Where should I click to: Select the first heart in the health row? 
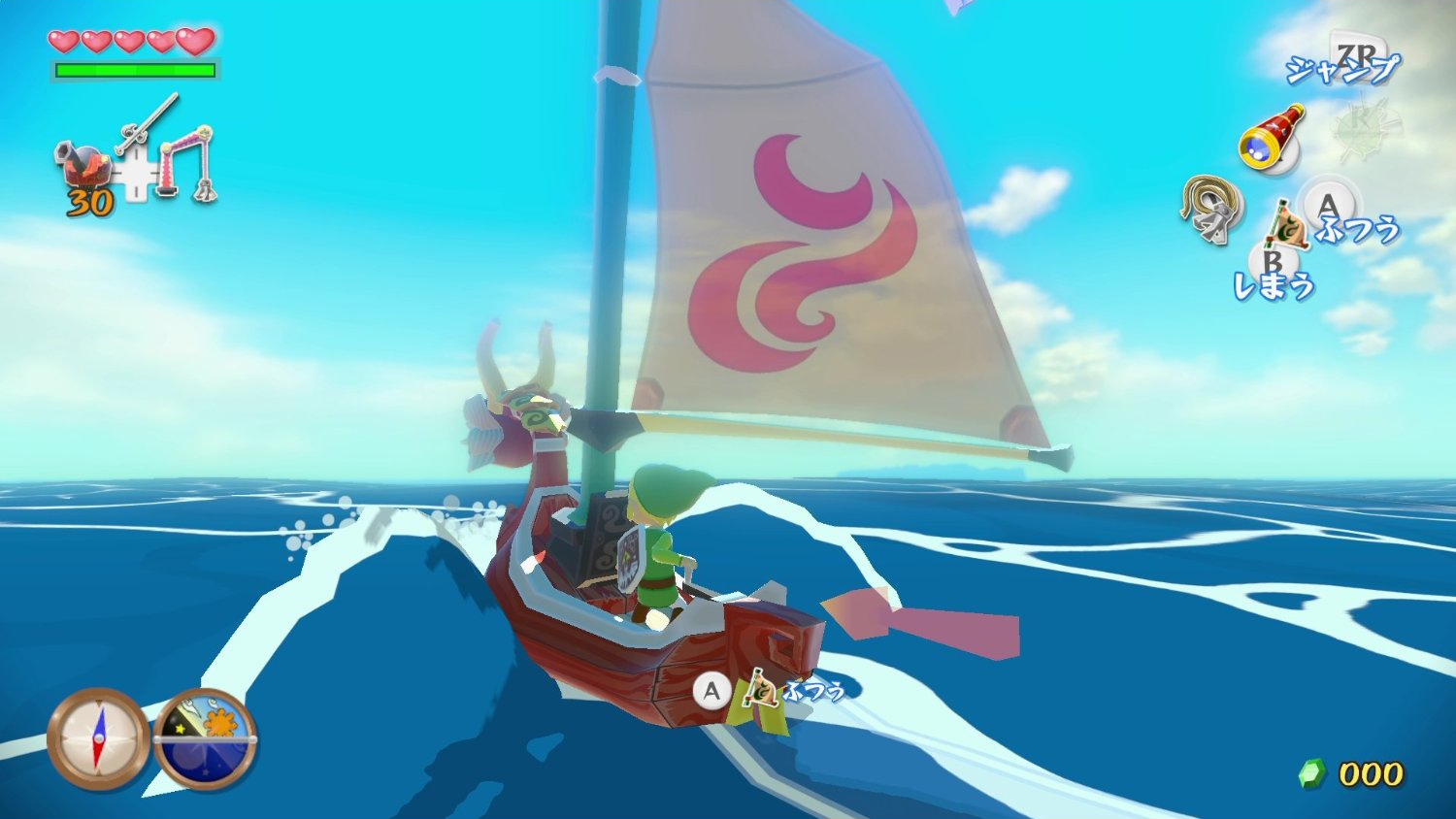click(x=64, y=41)
